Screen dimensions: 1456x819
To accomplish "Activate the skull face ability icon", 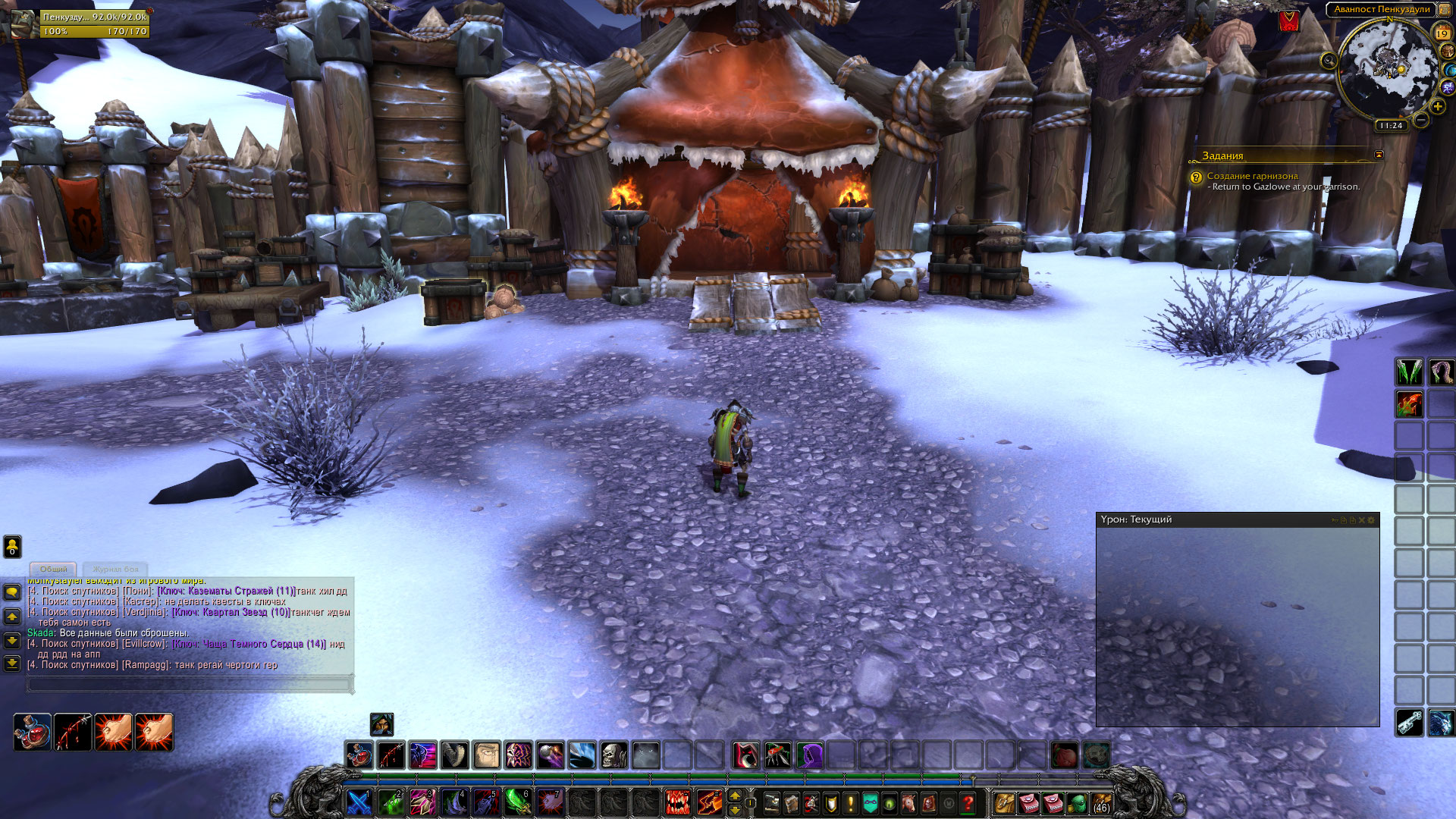I will pos(614,755).
